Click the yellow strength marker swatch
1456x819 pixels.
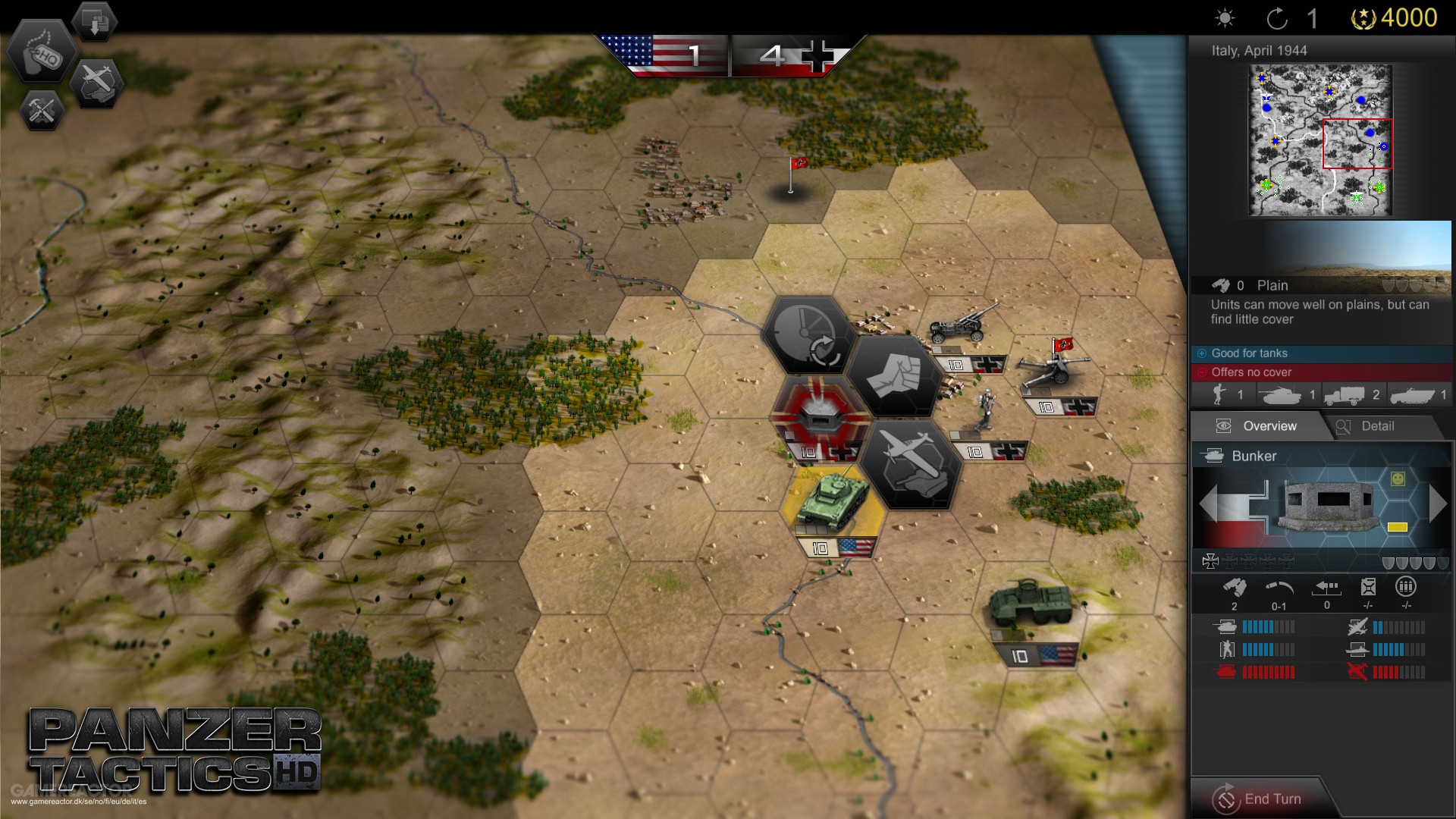pos(1398,526)
